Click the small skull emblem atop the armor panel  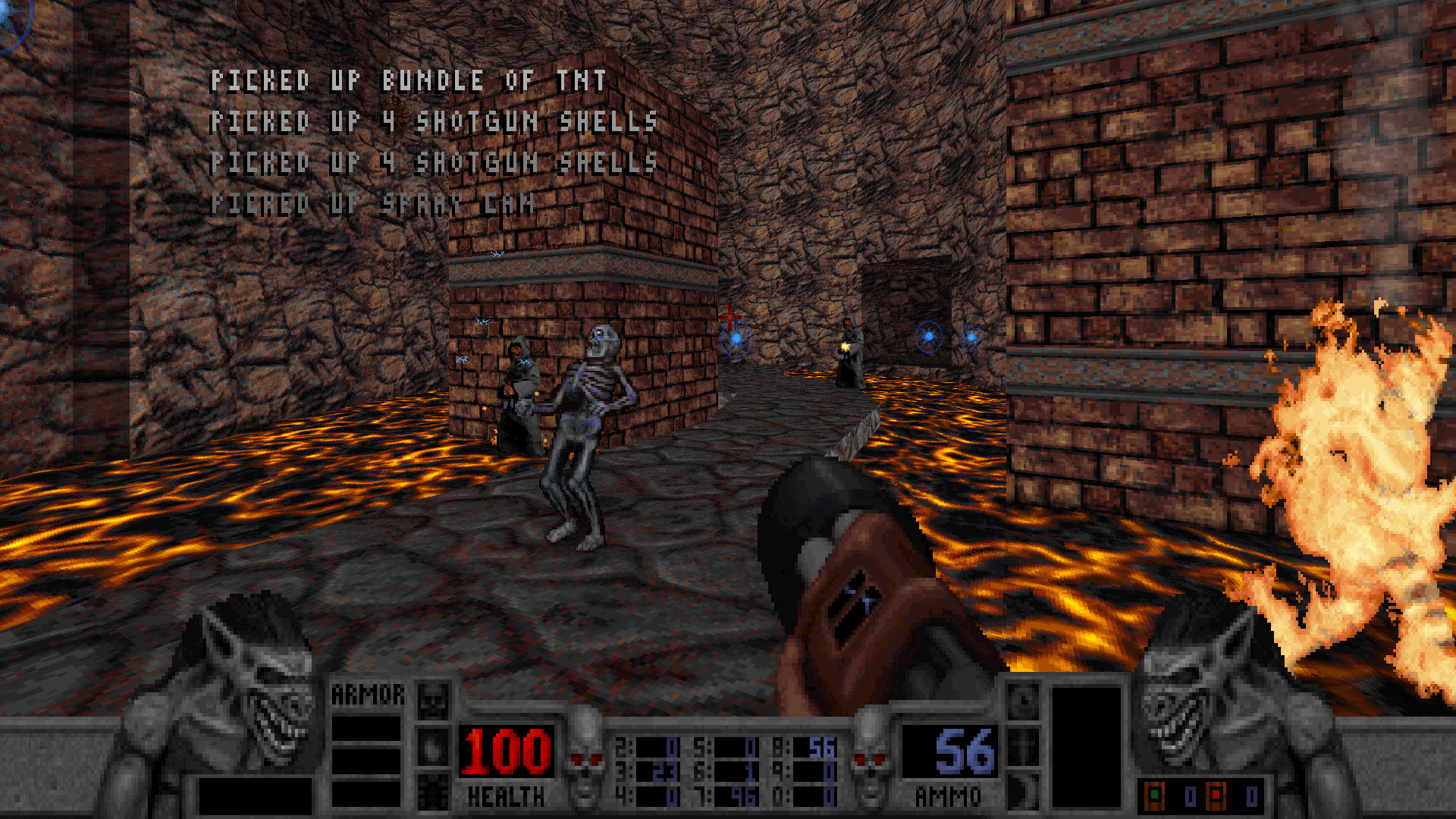click(x=432, y=701)
